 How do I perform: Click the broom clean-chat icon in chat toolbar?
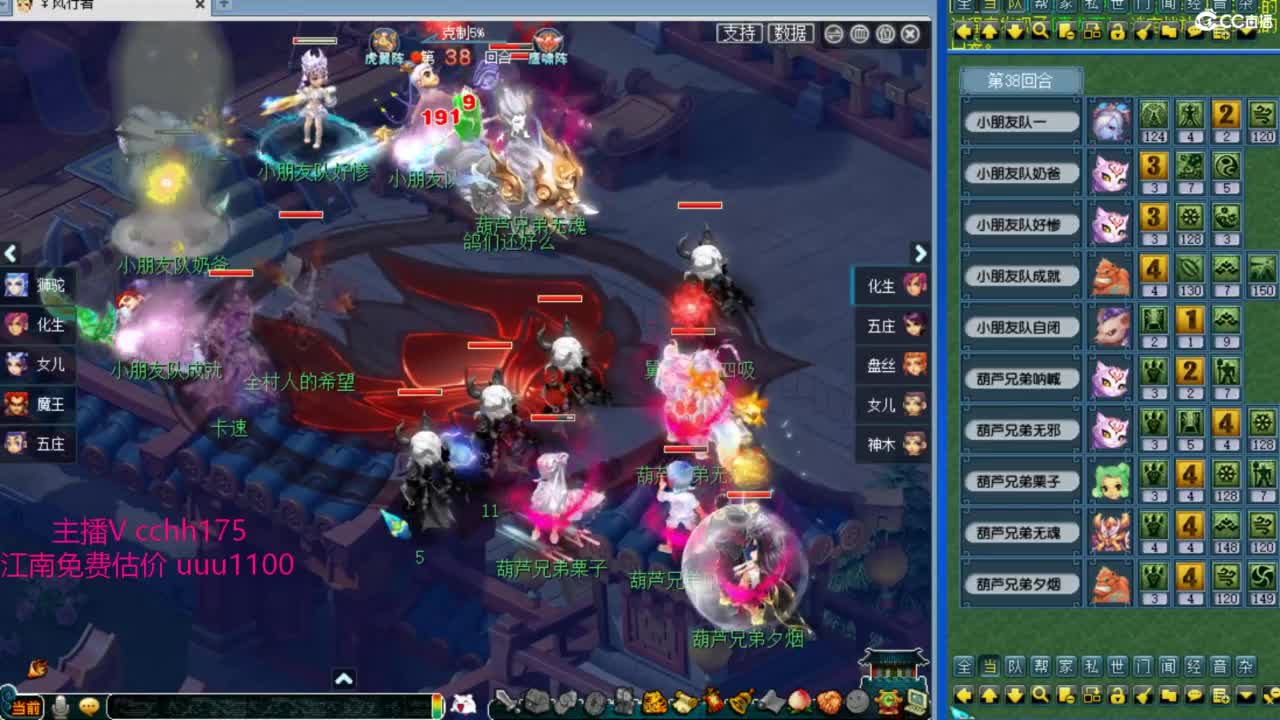click(1143, 696)
